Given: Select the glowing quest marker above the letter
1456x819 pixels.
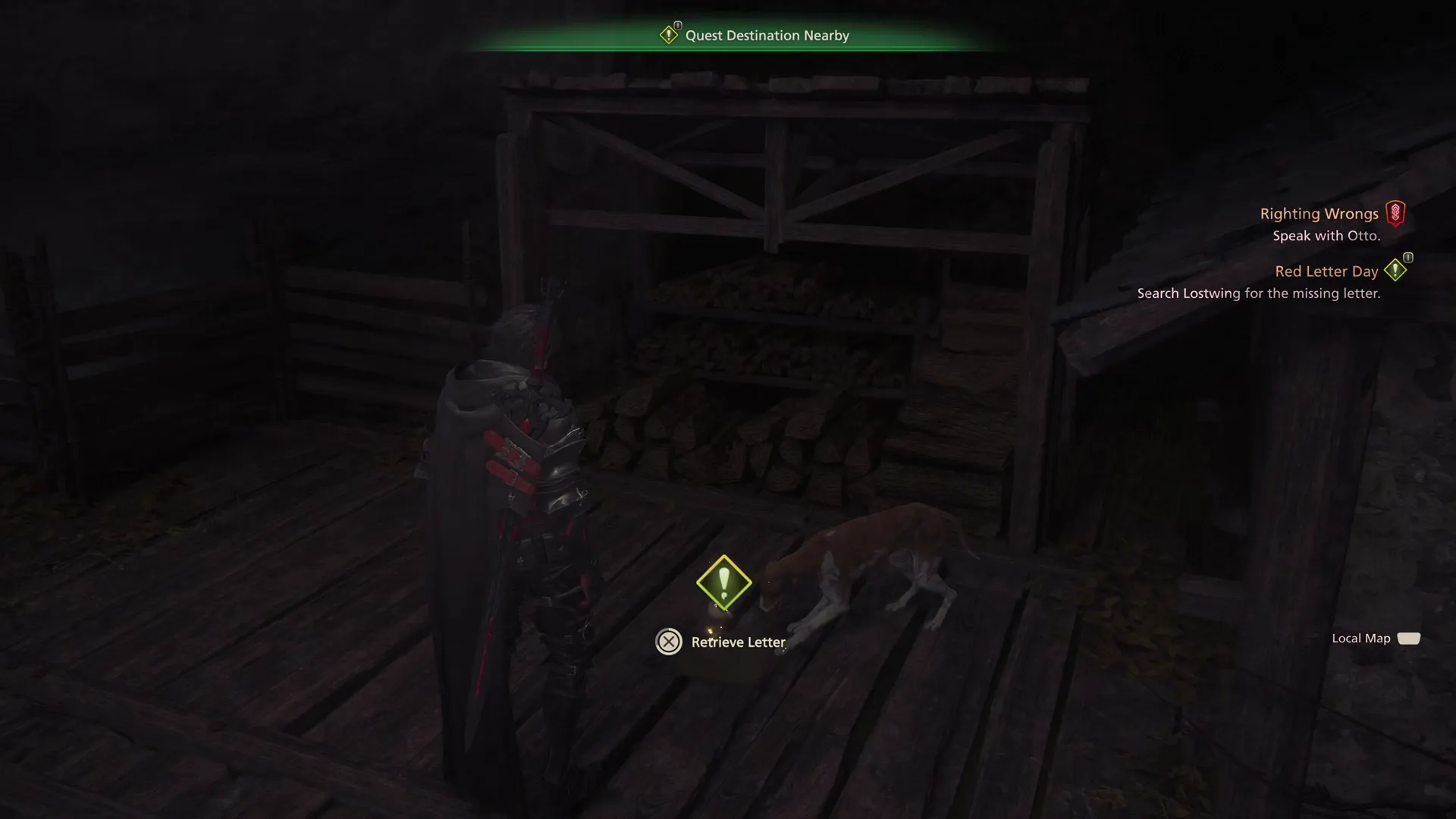Looking at the screenshot, I should click(x=725, y=582).
